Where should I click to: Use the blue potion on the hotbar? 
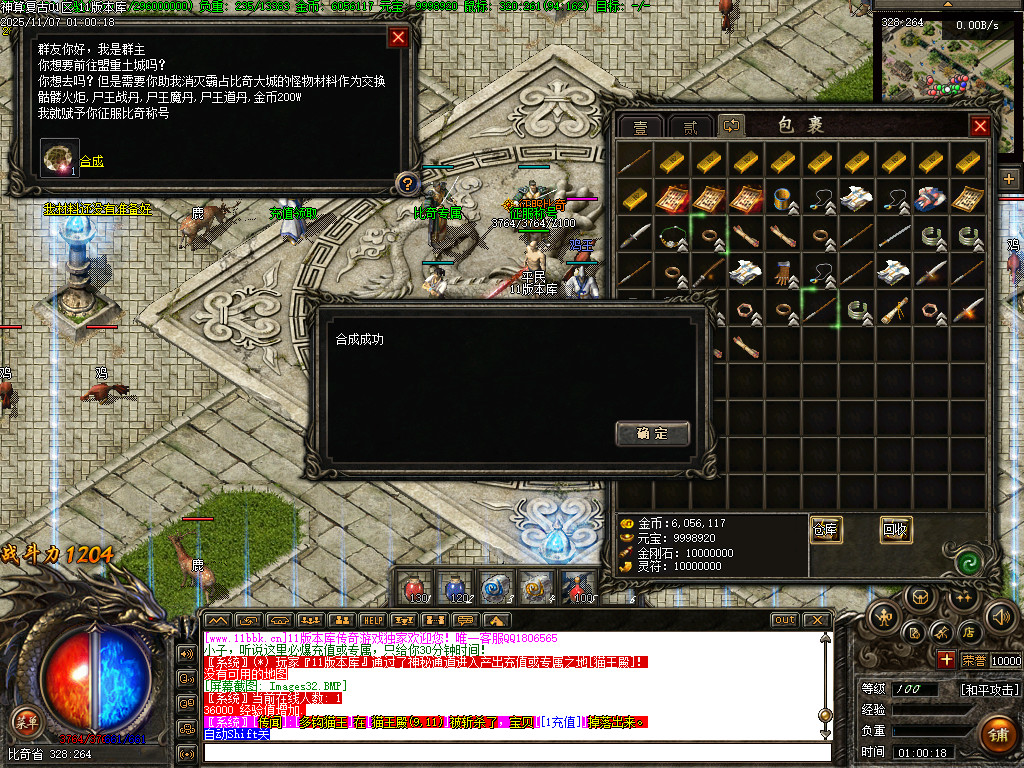(455, 587)
